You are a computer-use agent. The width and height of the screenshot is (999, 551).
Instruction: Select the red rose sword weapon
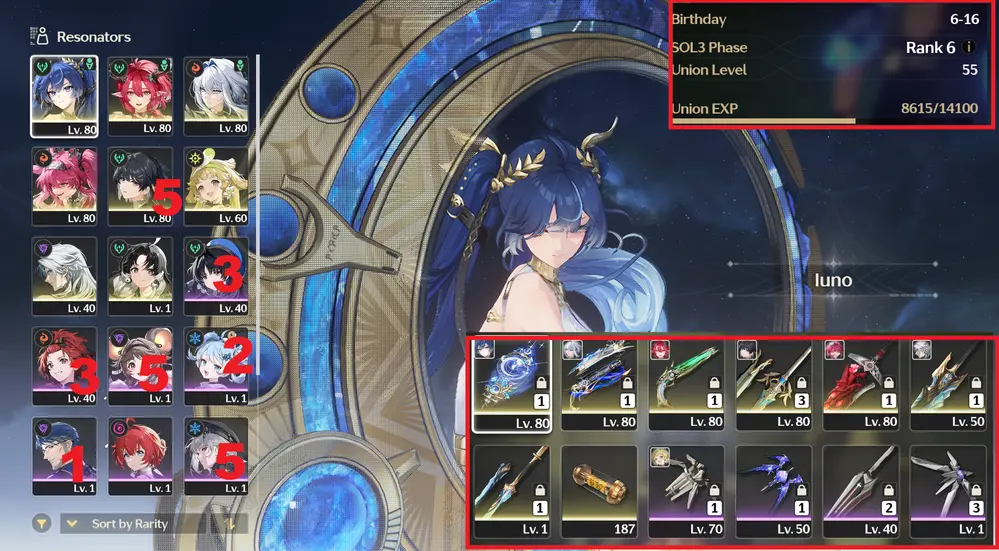point(859,380)
